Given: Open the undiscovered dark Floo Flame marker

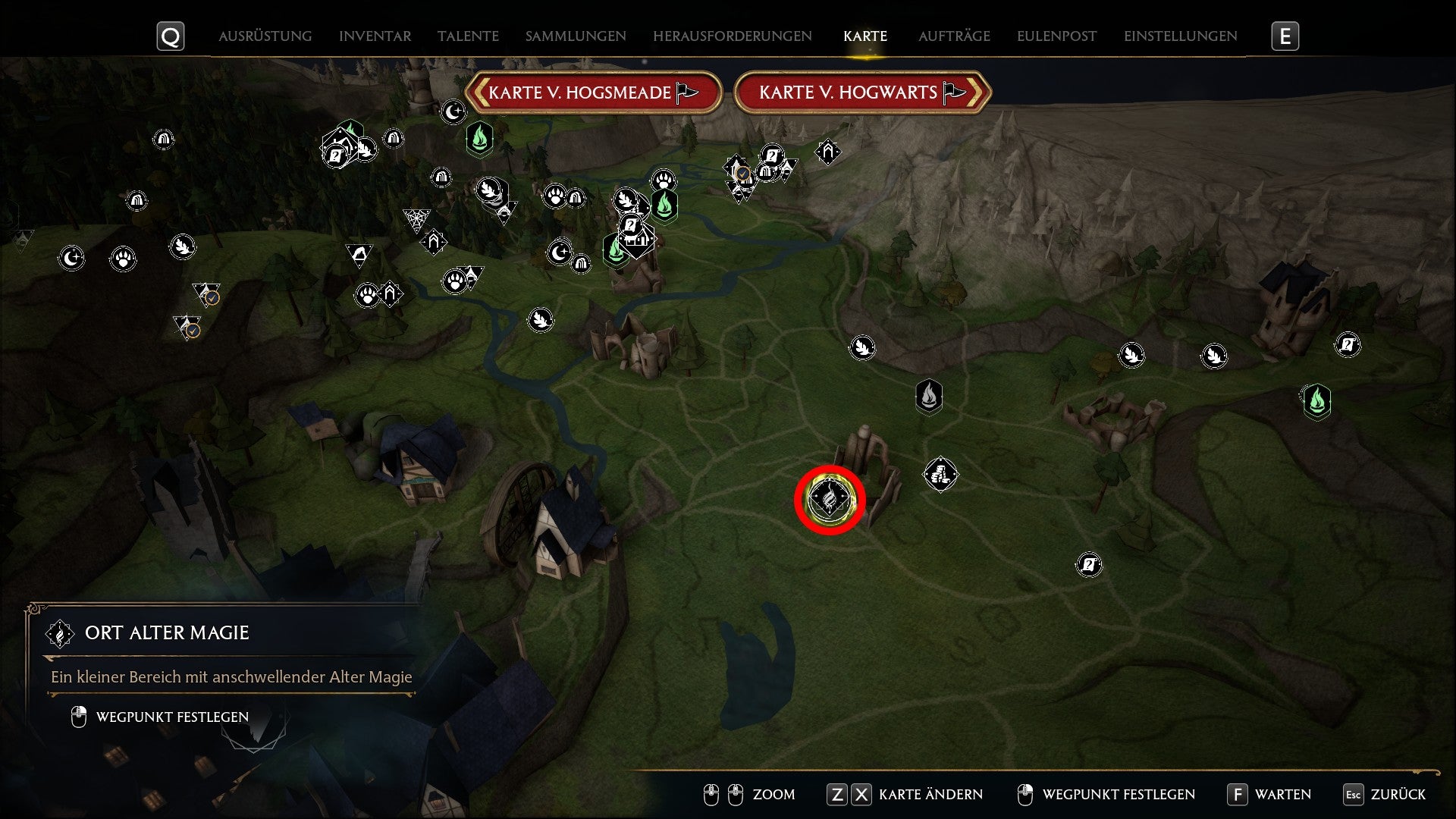Looking at the screenshot, I should pos(930,397).
